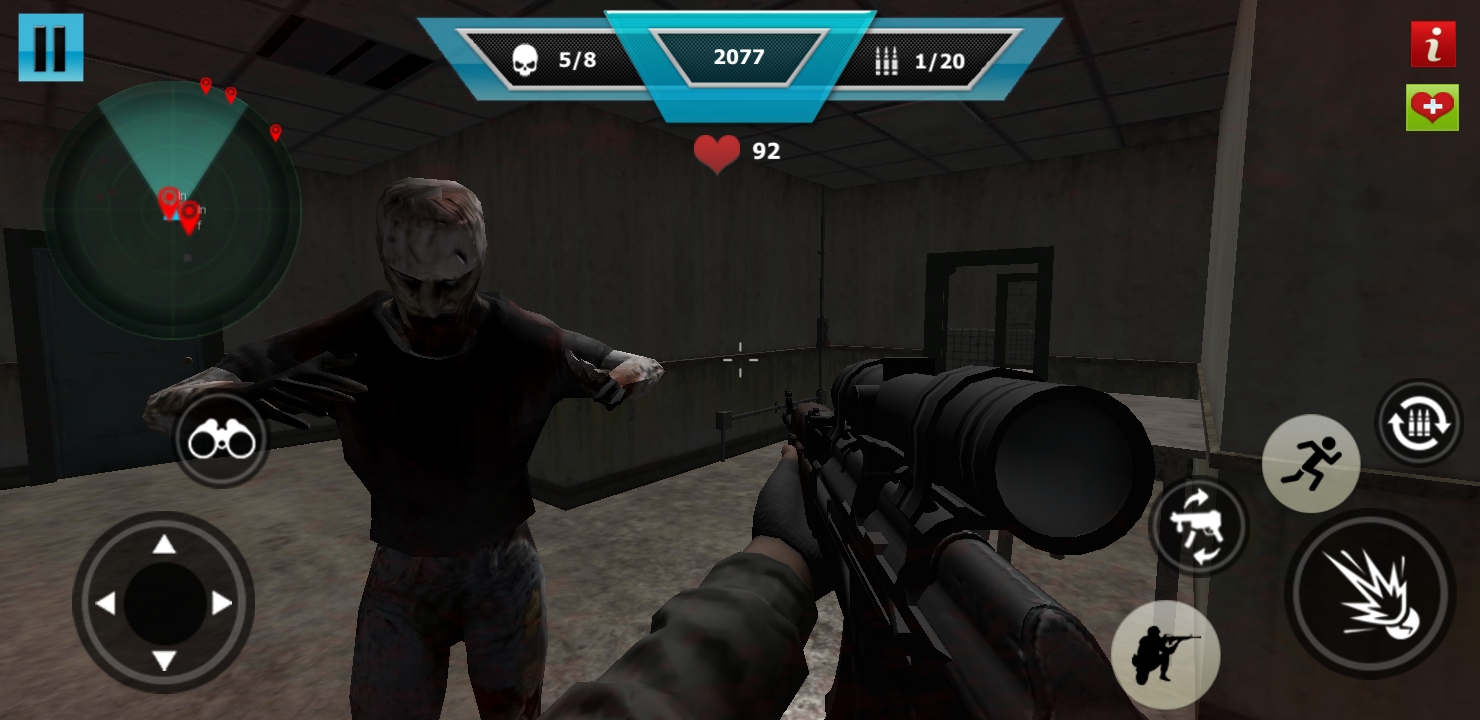
Task: Reload ammo with the bullets button
Action: click(1418, 423)
